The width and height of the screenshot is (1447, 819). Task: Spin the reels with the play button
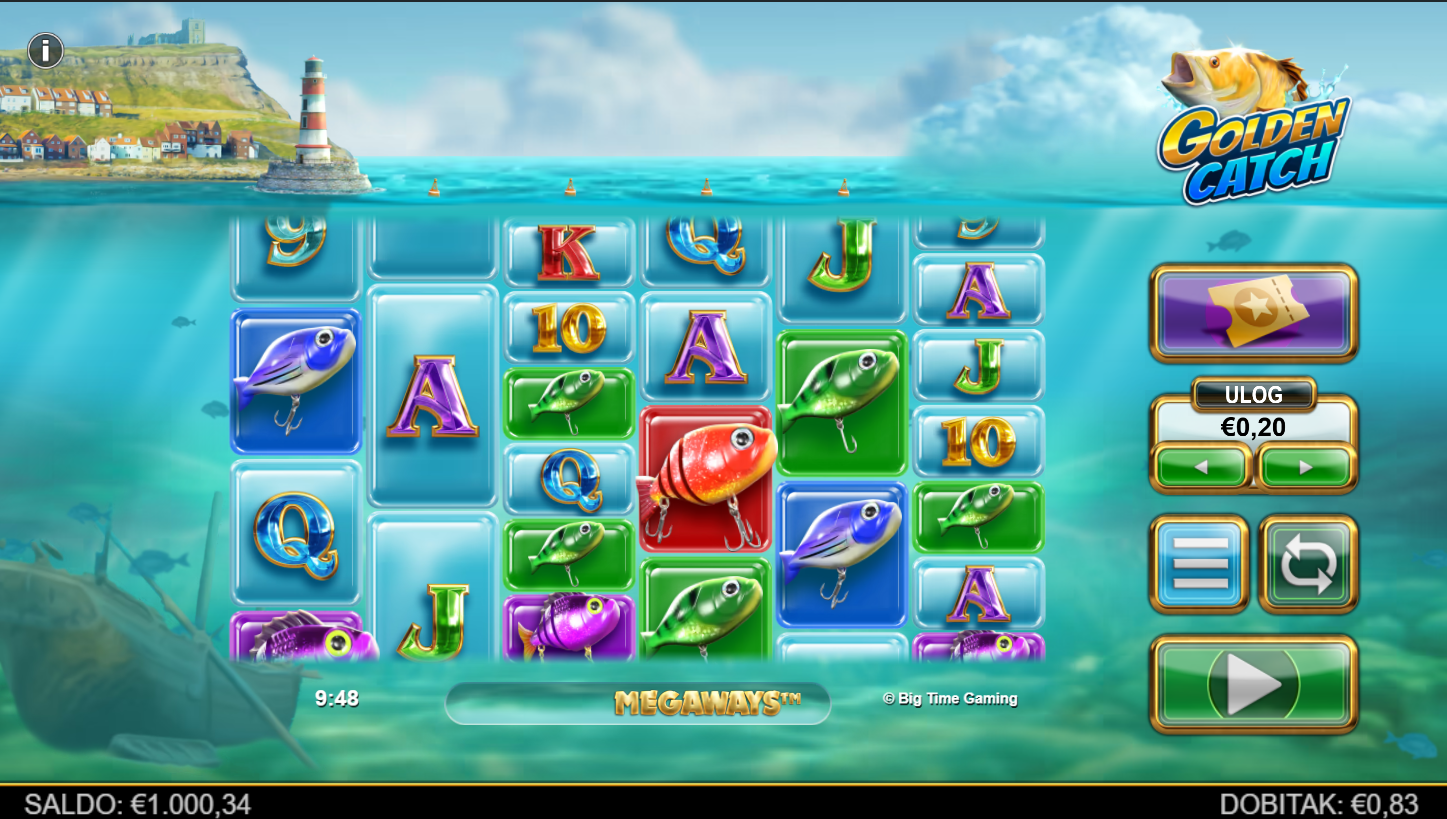pyautogui.click(x=1253, y=684)
